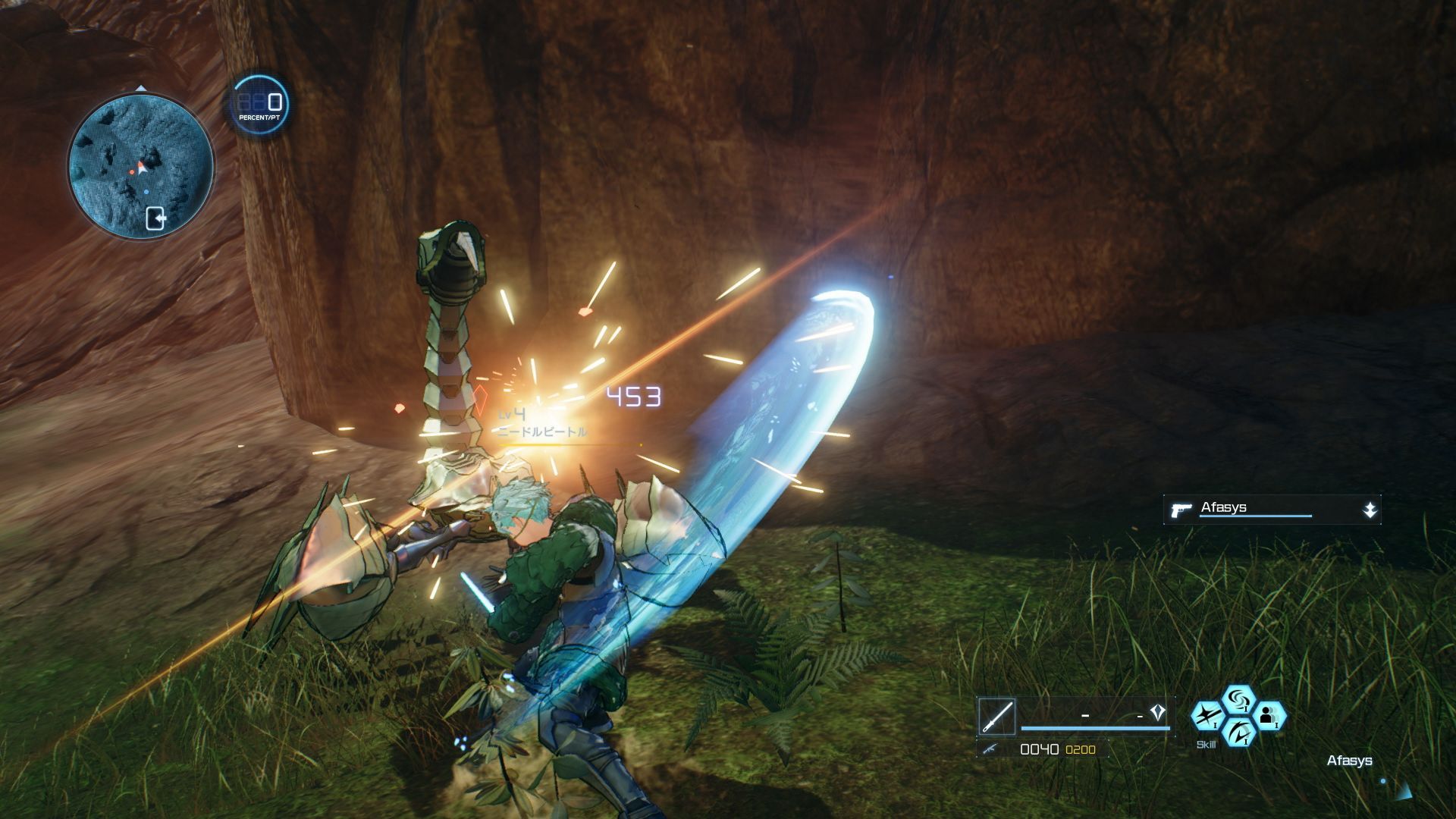1456x819 pixels.
Task: Open the circular minimap for full map
Action: point(141,161)
